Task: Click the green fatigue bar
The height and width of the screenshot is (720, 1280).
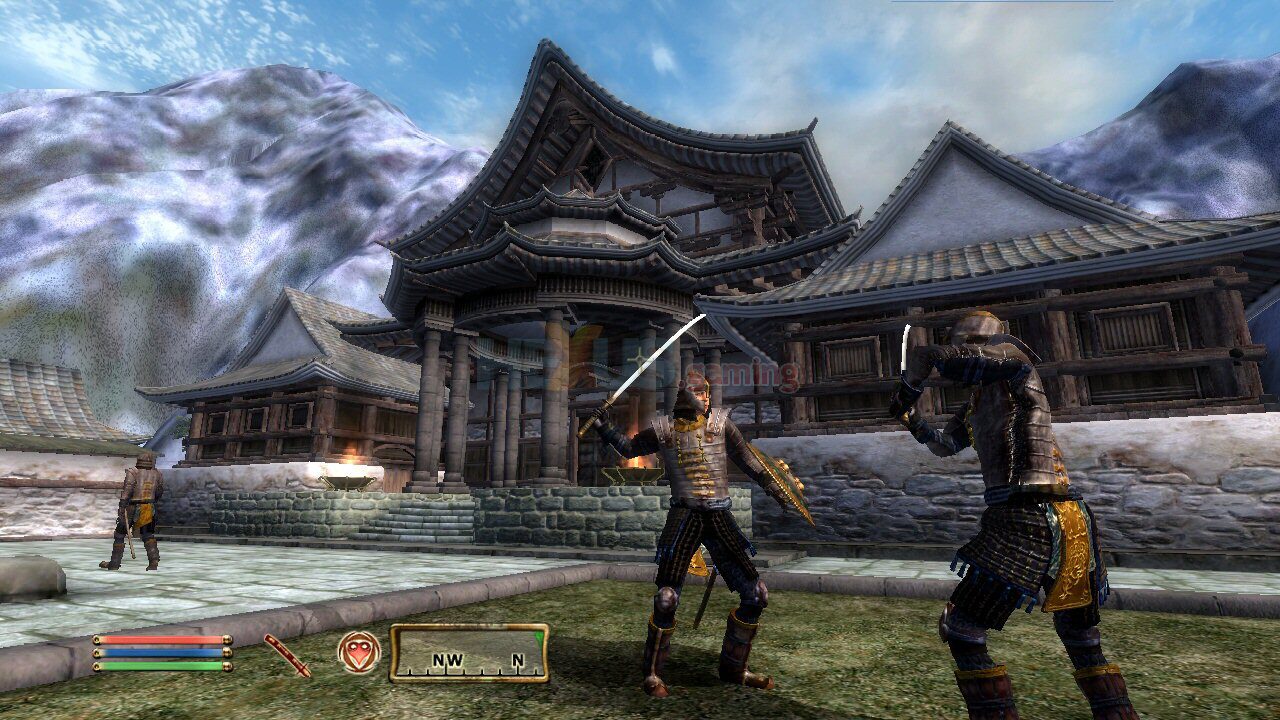Action: [158, 665]
